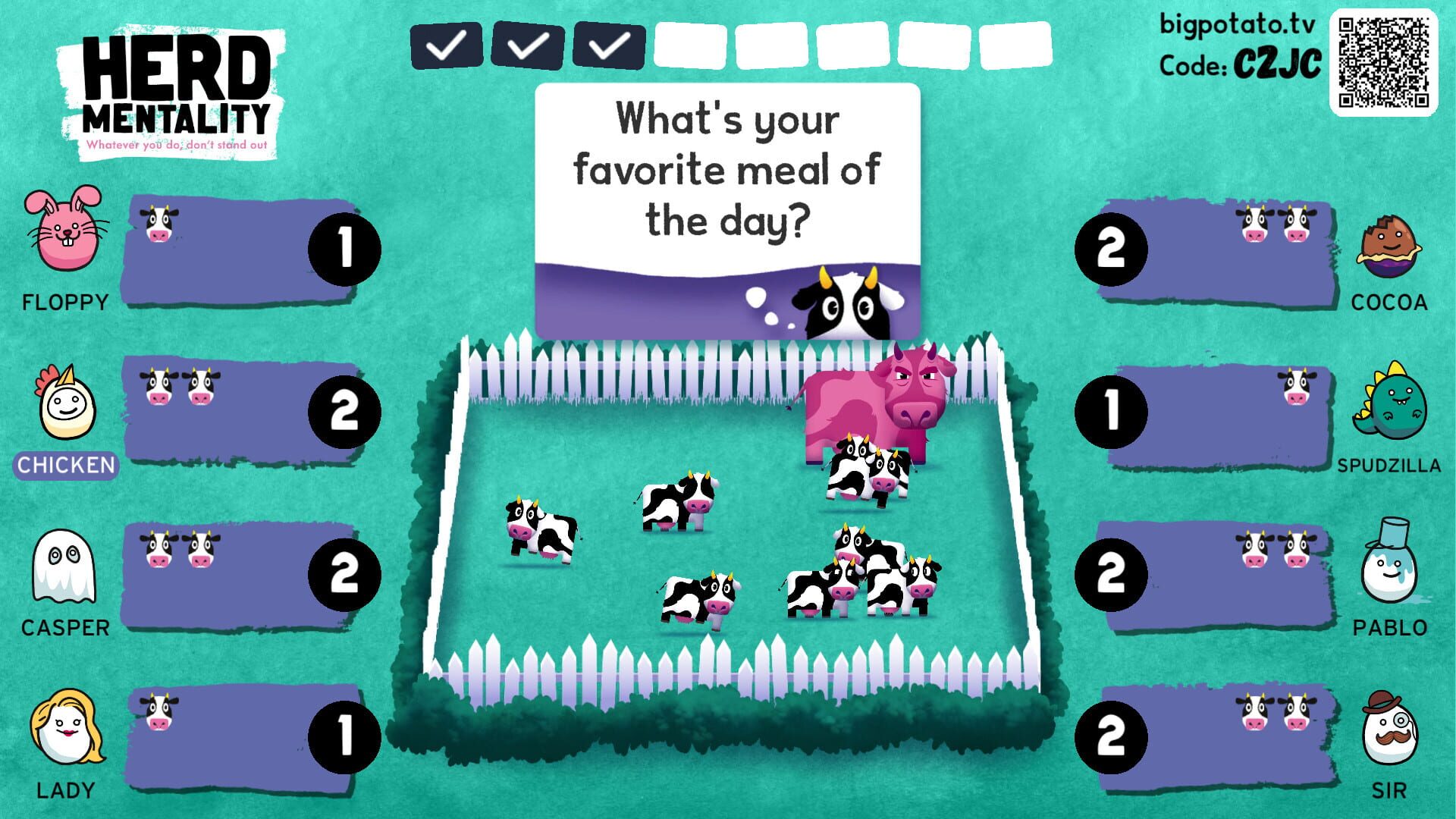The image size is (1456, 819).
Task: Click Spudzilla's score counter showing 1
Action: pyautogui.click(x=1113, y=409)
